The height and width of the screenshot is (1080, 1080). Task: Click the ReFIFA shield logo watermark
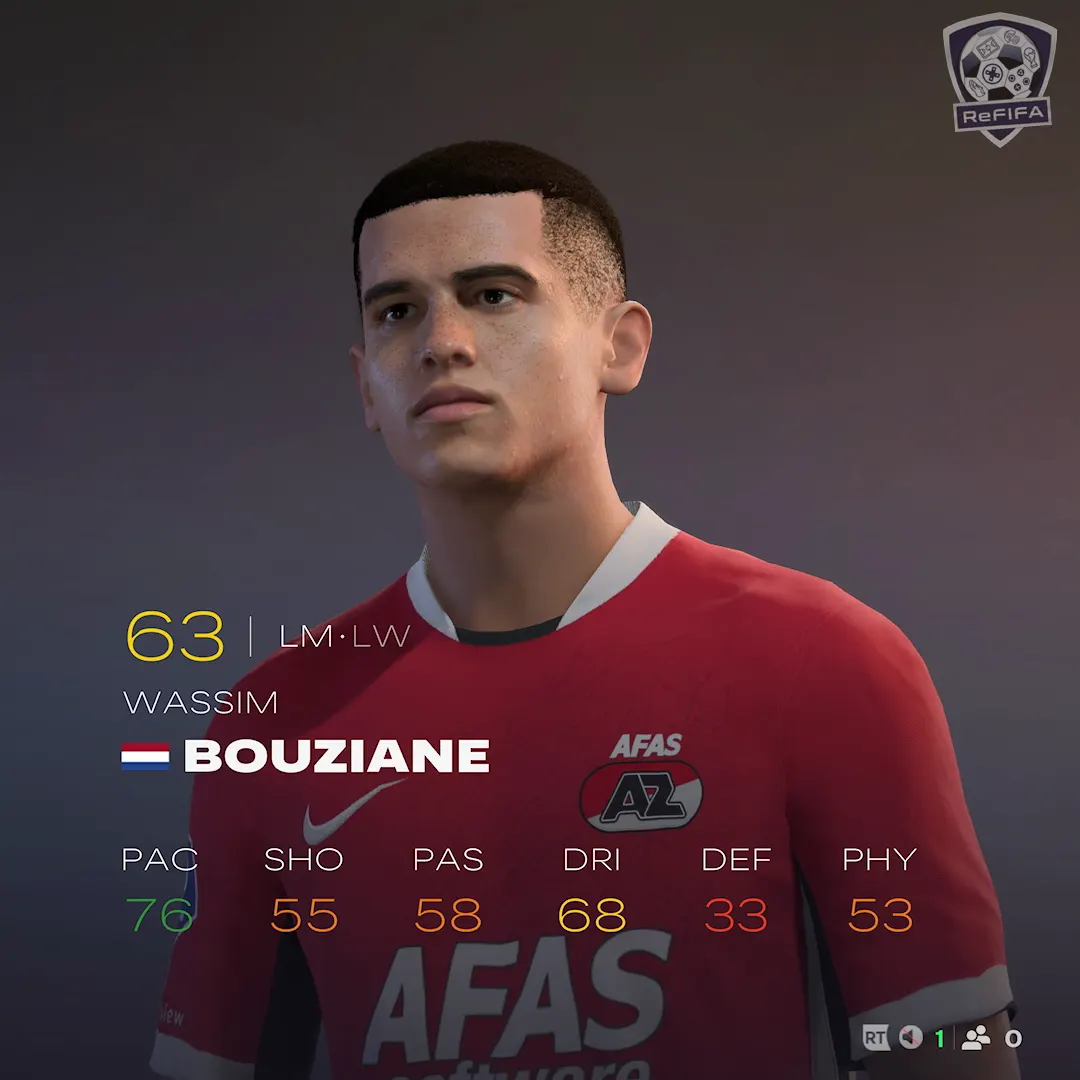click(999, 78)
